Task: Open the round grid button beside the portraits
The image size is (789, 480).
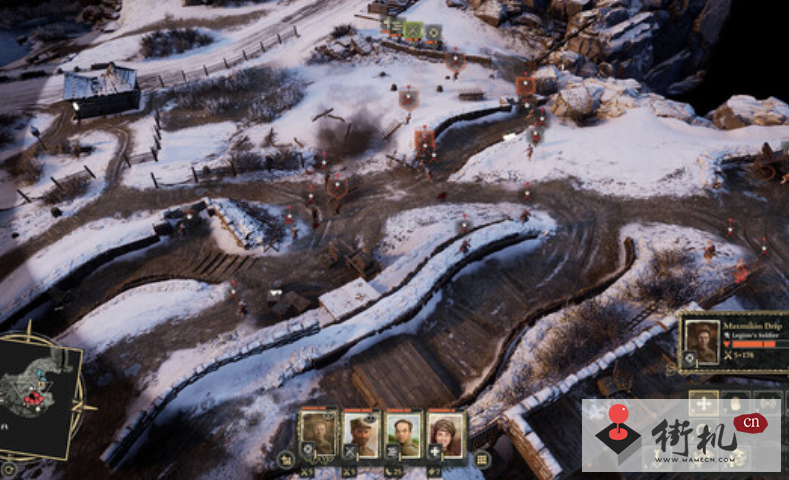Action: pos(482,459)
